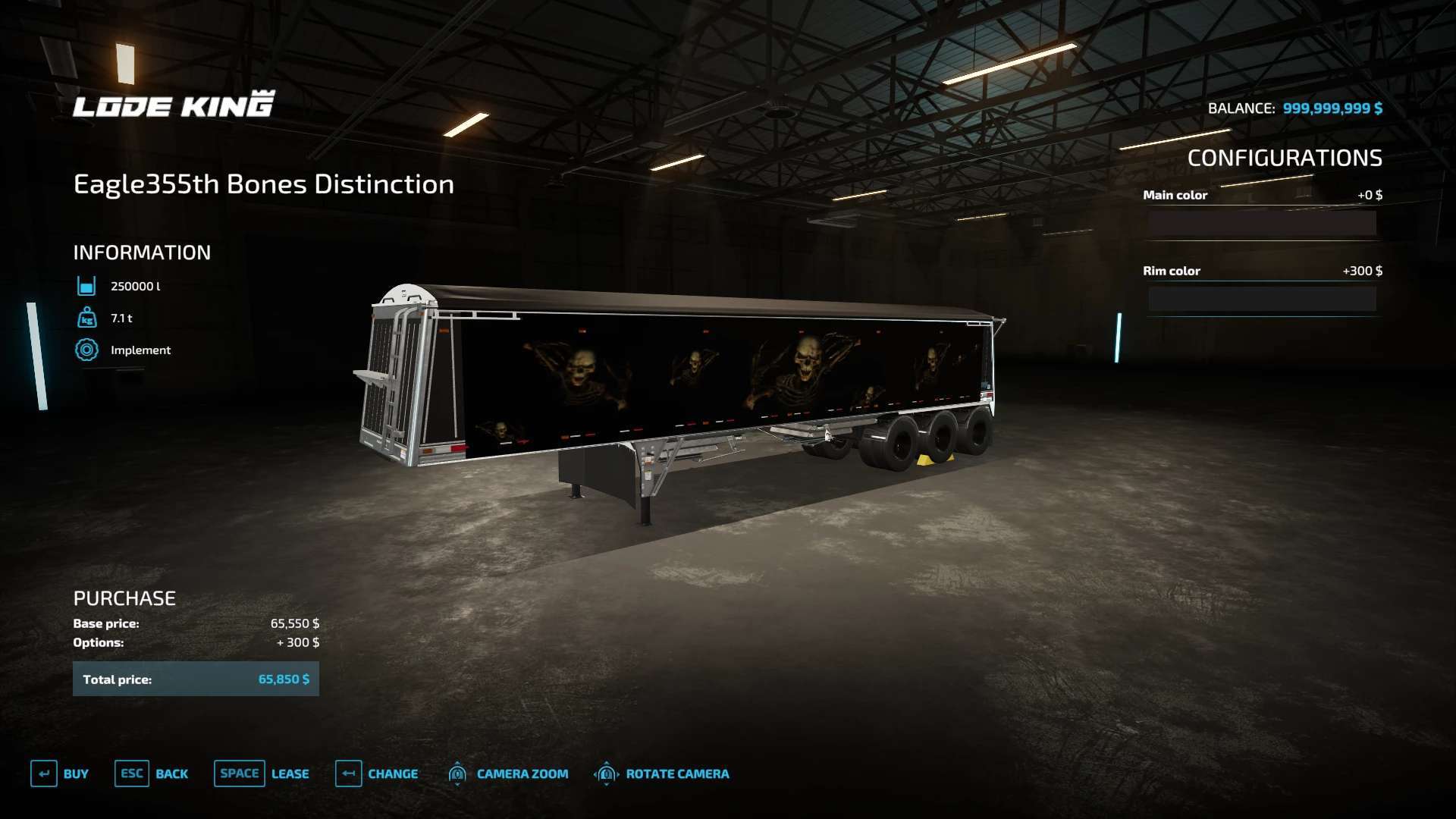Screen dimensions: 1456x819
Task: Buy the Eagle355th Bones Distinction trailer
Action: point(60,773)
